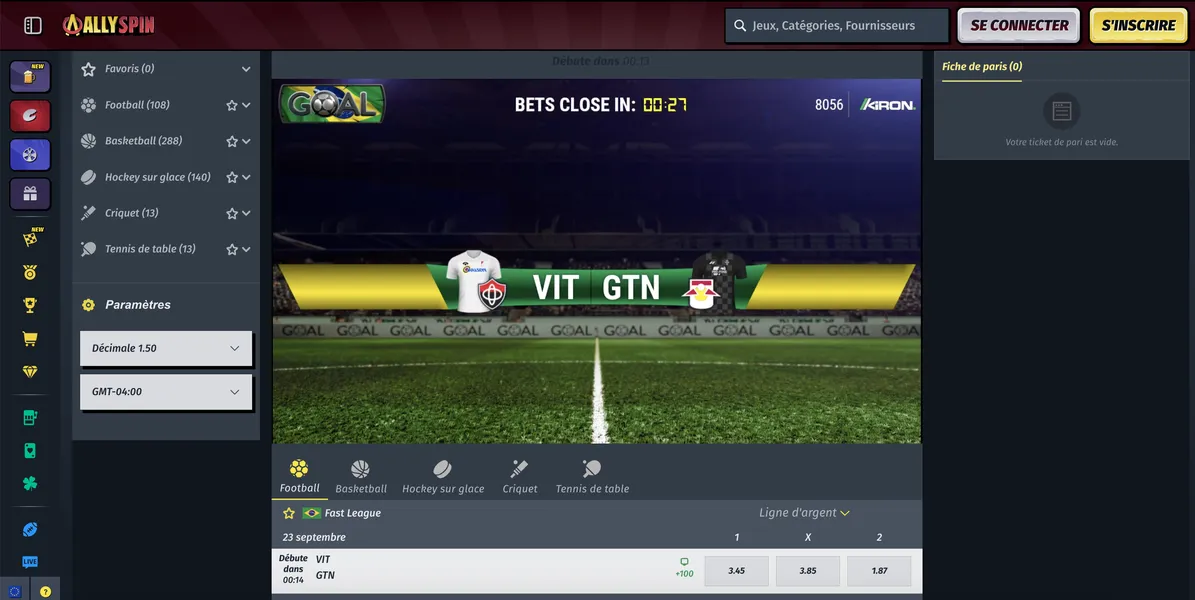Change the GMT-04:00 timezone dropdown
Image resolution: width=1195 pixels, height=600 pixels.
166,392
